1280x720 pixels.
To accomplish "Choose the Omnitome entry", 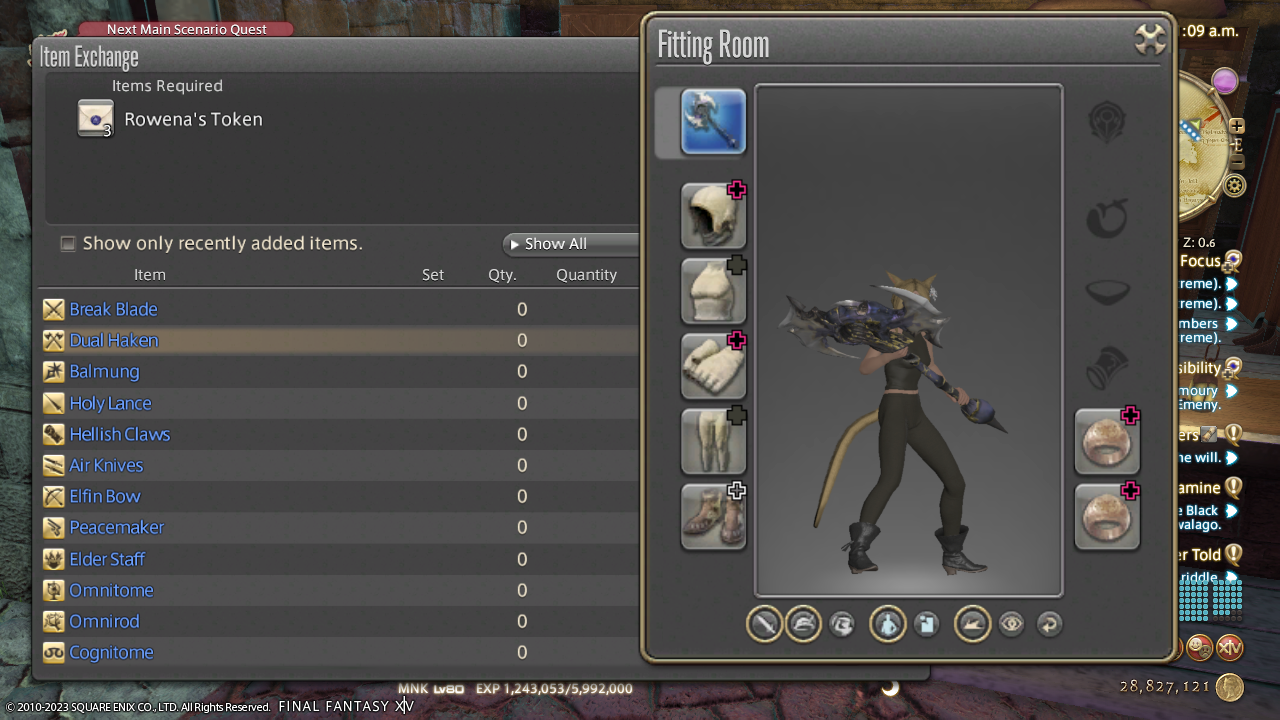I will point(111,591).
